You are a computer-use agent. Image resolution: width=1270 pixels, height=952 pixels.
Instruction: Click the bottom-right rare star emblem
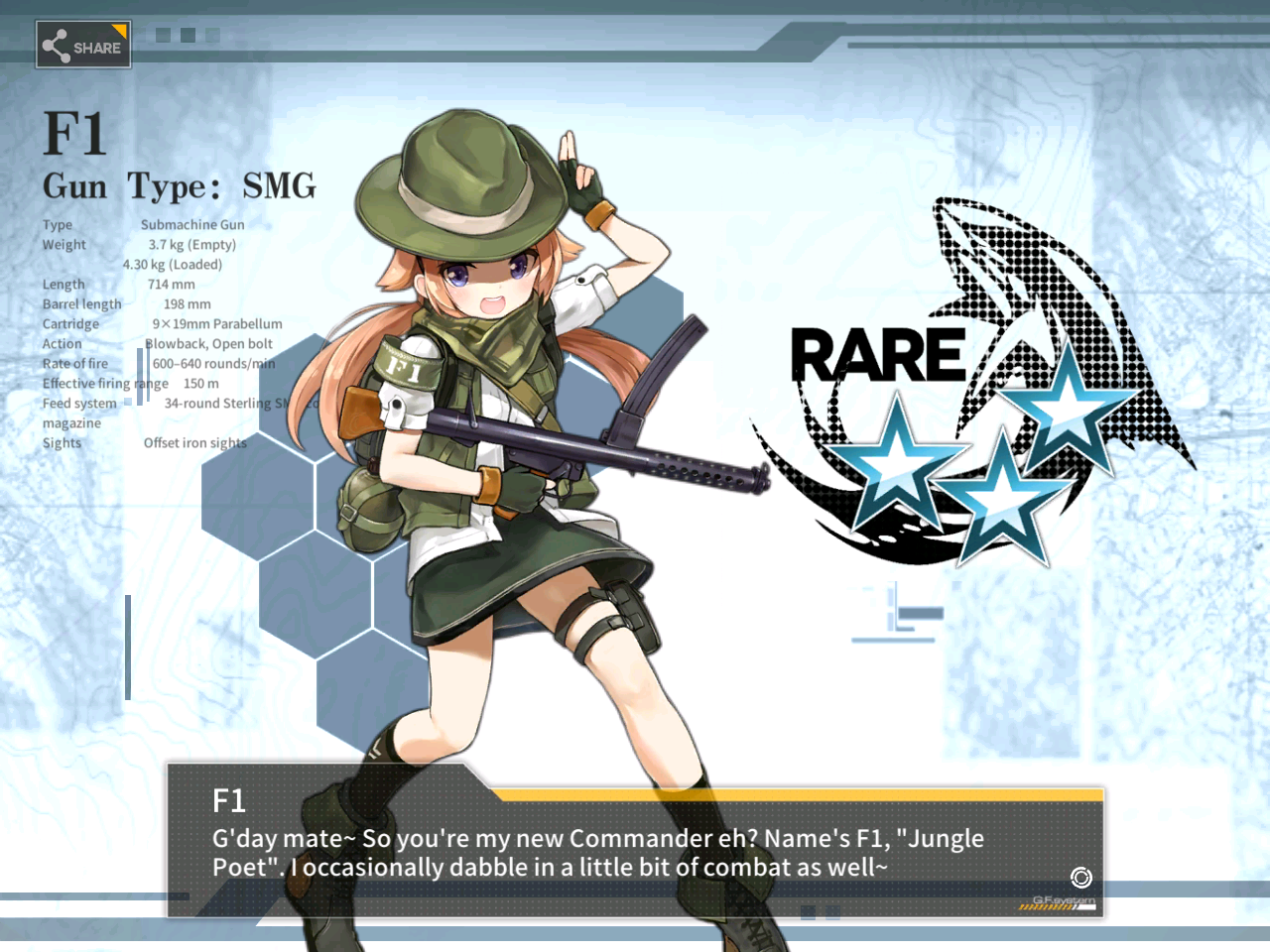pos(1004,498)
